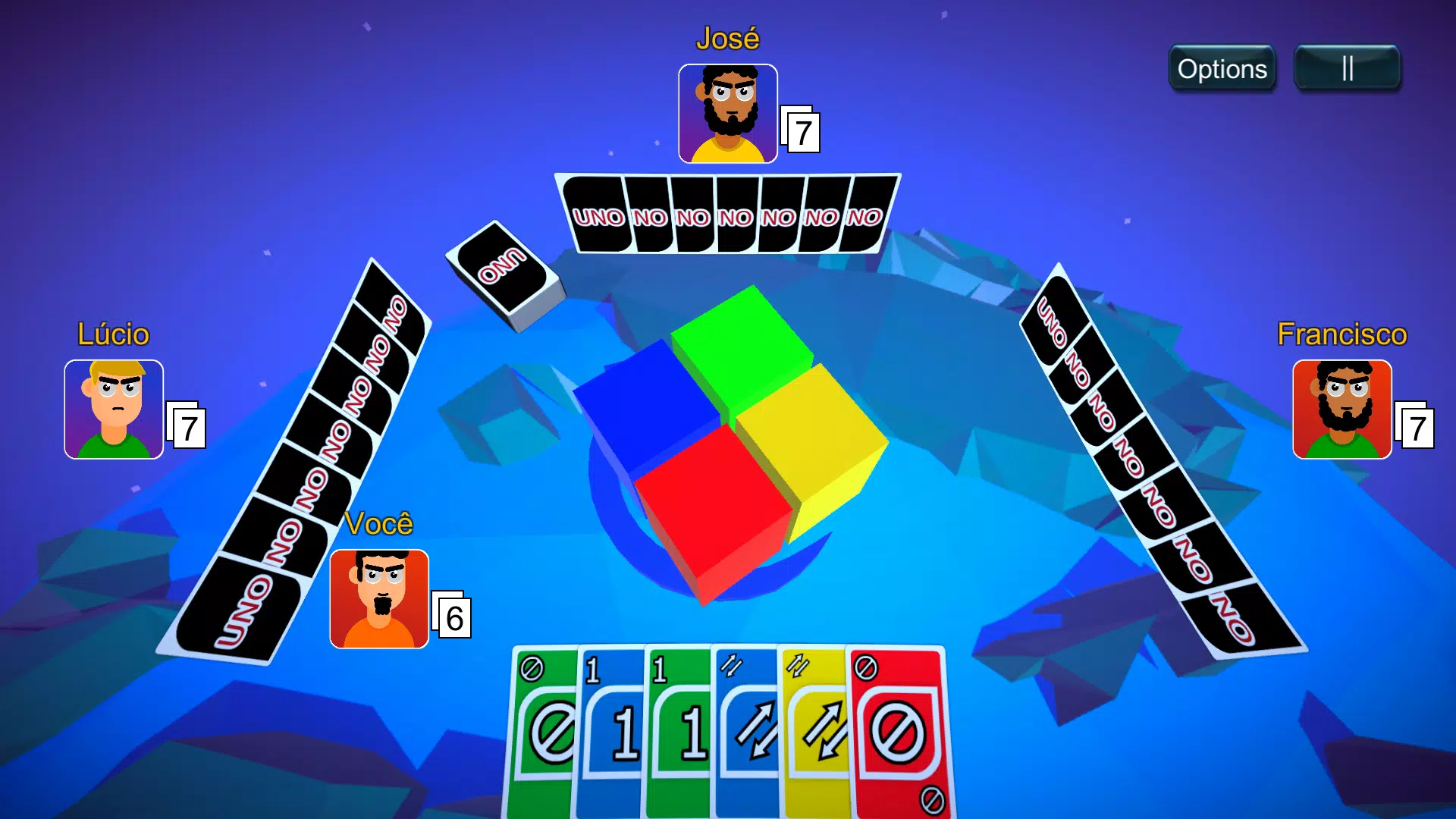Pause the game
This screenshot has height=819, width=1456.
pos(1348,67)
